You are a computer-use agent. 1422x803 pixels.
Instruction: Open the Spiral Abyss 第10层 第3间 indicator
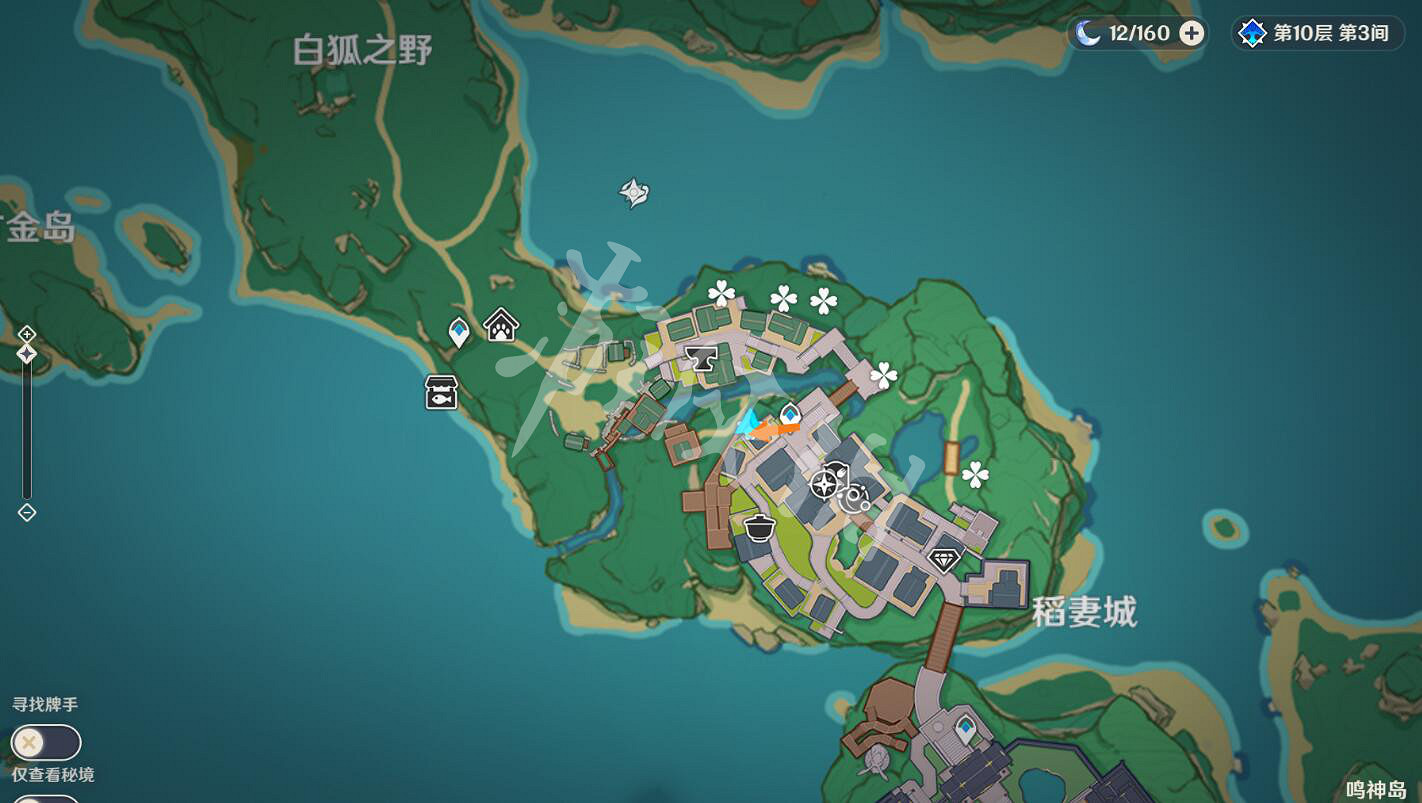pyautogui.click(x=1317, y=33)
